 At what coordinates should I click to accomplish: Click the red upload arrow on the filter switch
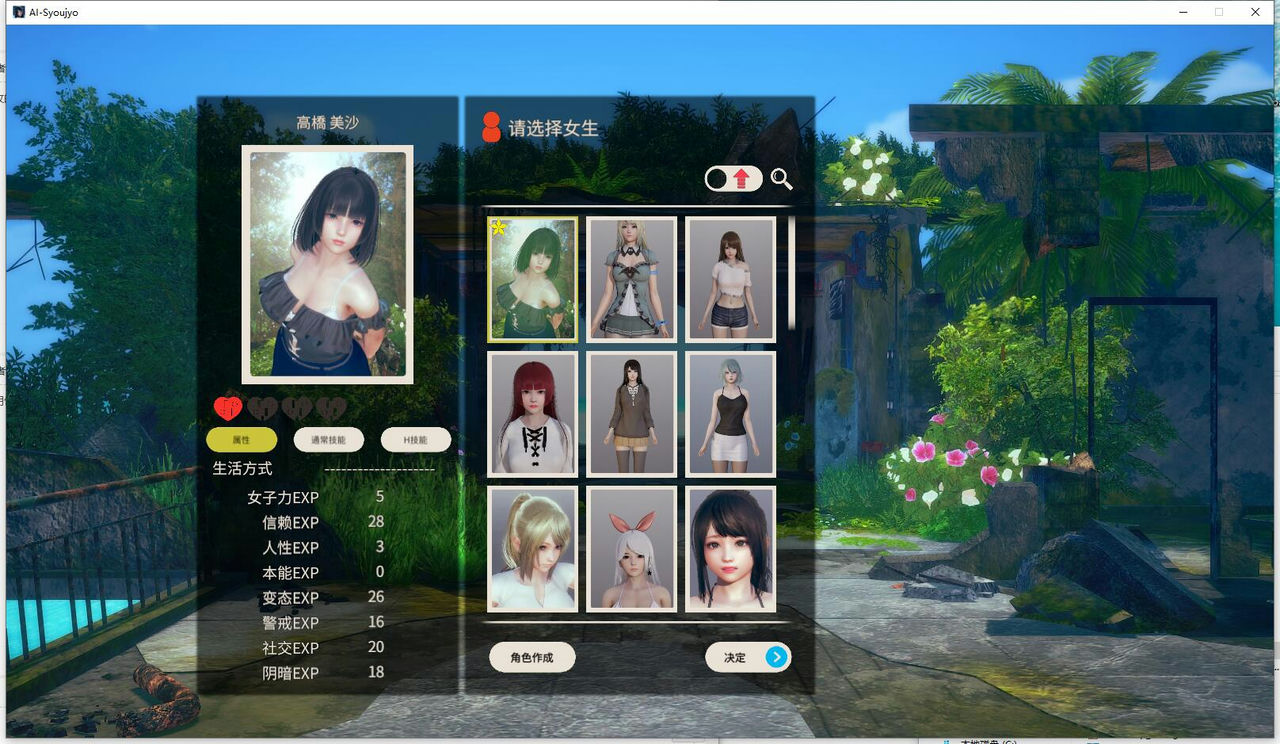coord(740,177)
